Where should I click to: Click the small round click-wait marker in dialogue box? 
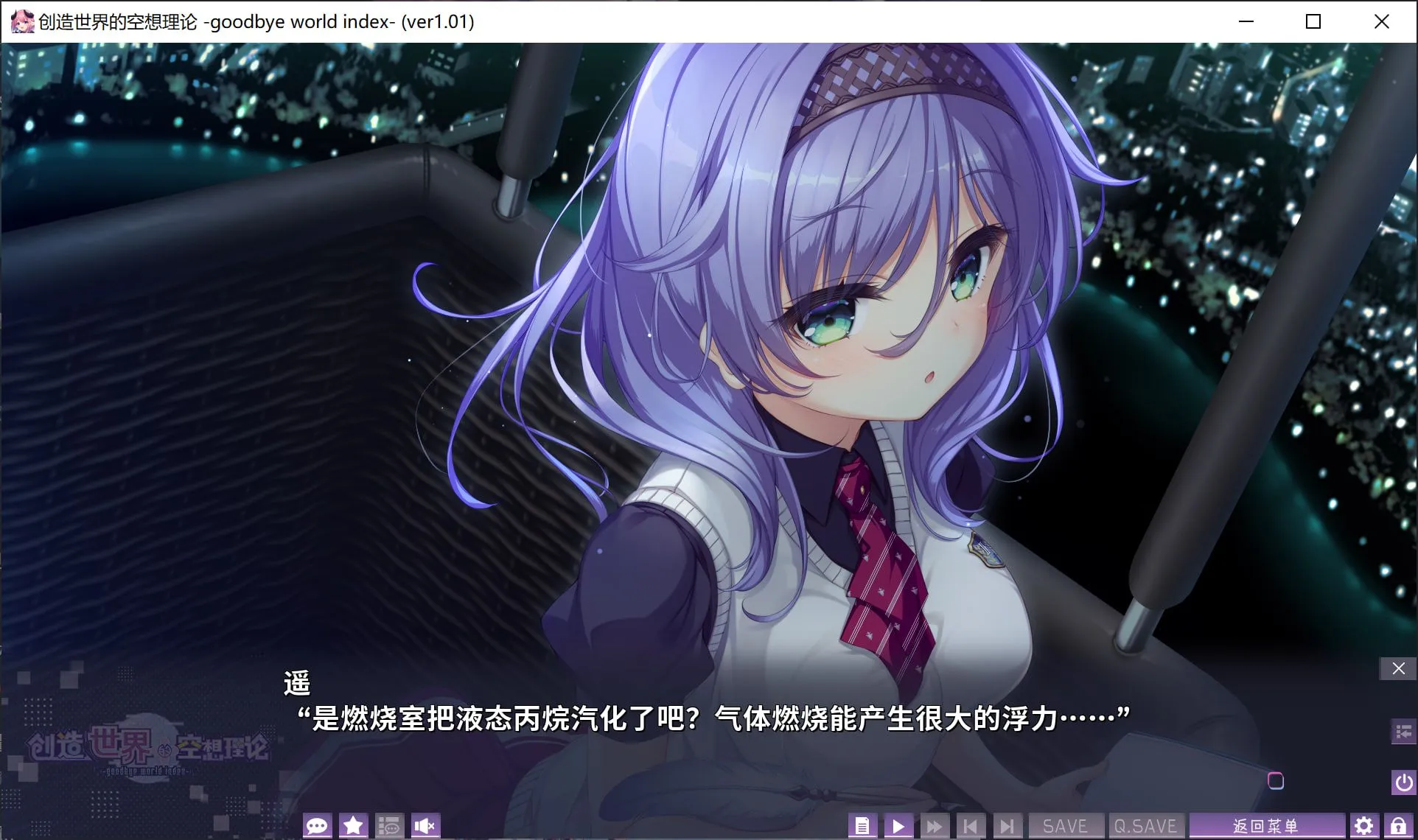[x=1276, y=782]
